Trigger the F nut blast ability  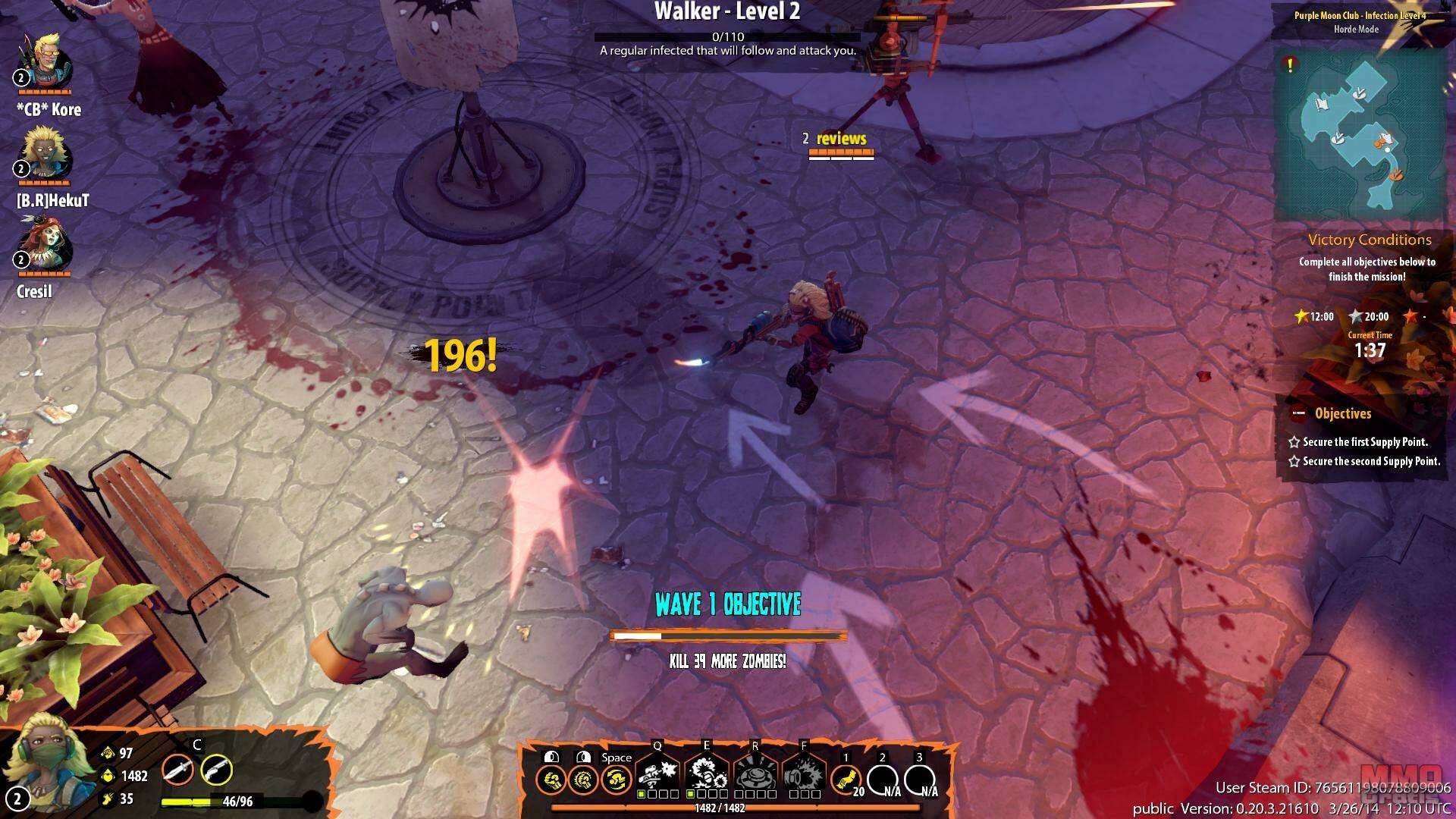pos(804,775)
